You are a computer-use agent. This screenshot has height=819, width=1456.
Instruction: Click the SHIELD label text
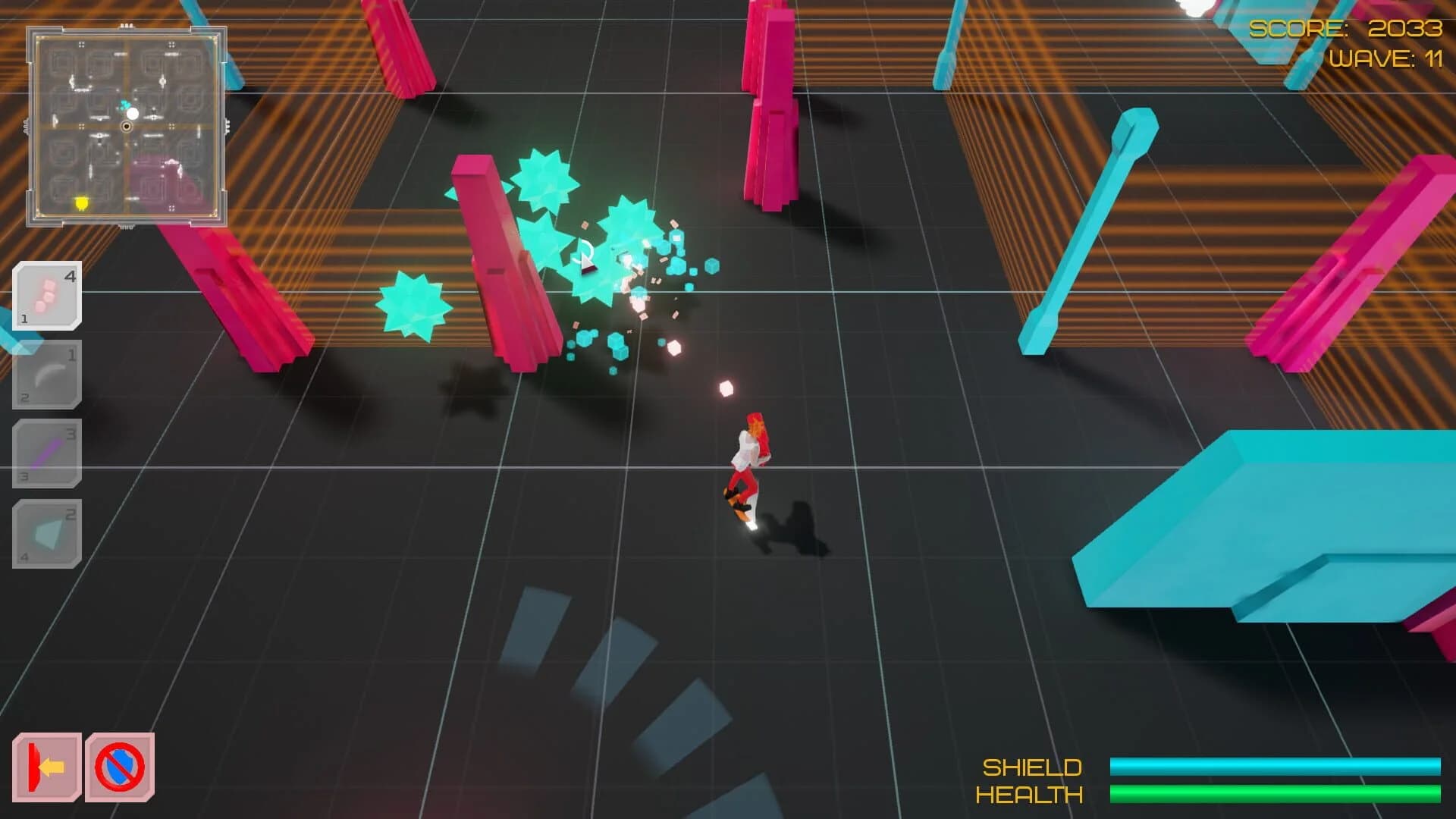(x=1033, y=768)
